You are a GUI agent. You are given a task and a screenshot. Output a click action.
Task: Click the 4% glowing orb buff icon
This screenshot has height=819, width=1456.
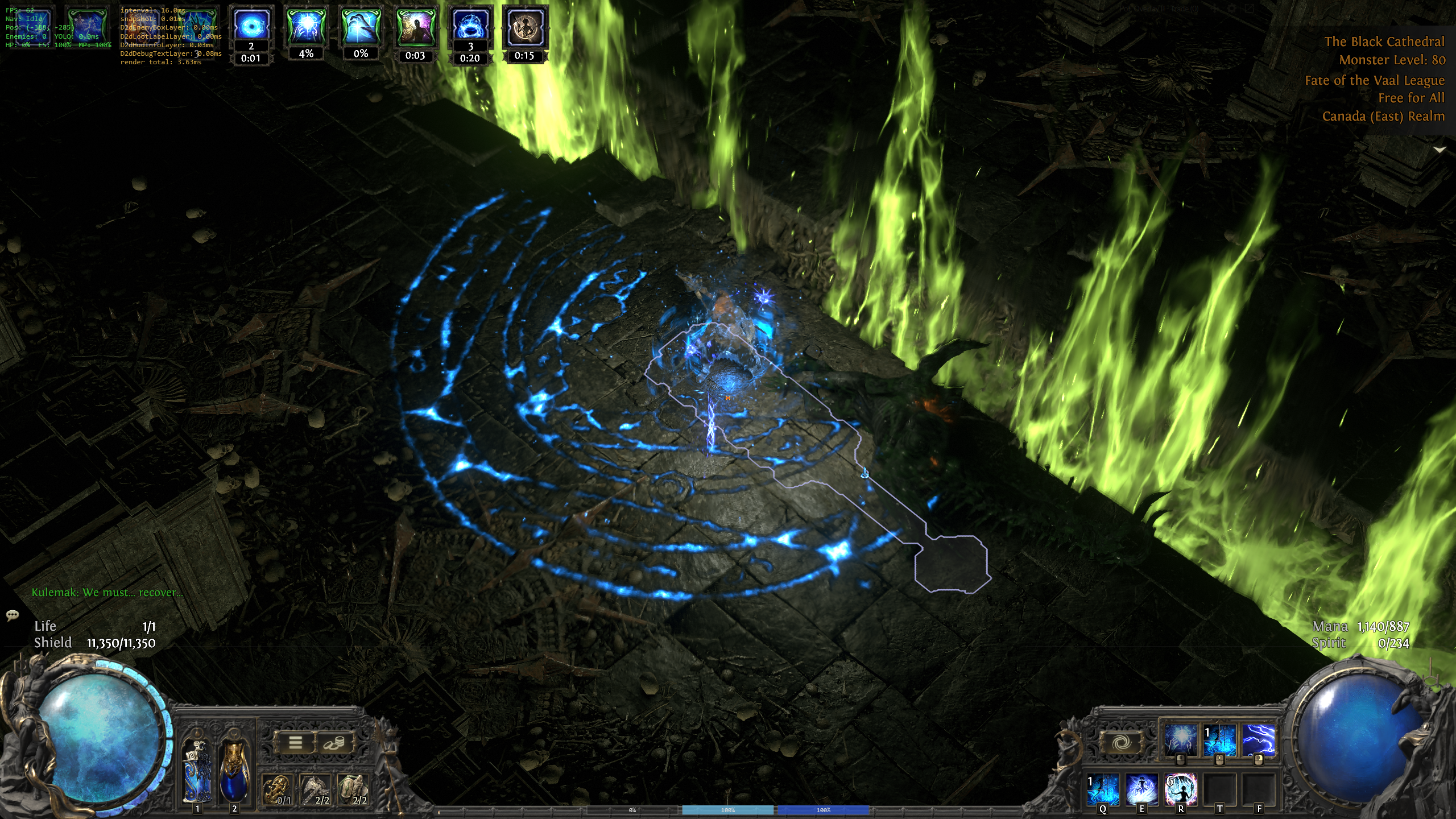306,27
